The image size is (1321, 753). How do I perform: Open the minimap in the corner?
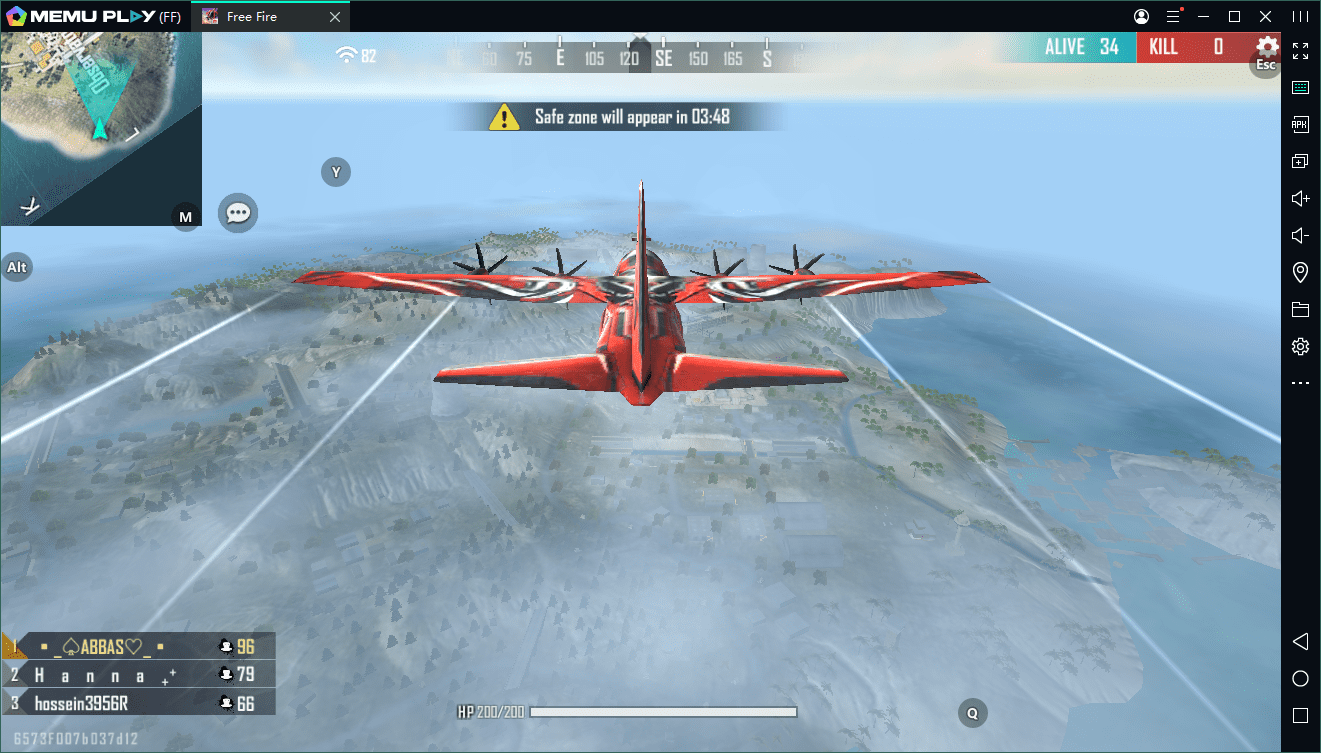(100, 128)
